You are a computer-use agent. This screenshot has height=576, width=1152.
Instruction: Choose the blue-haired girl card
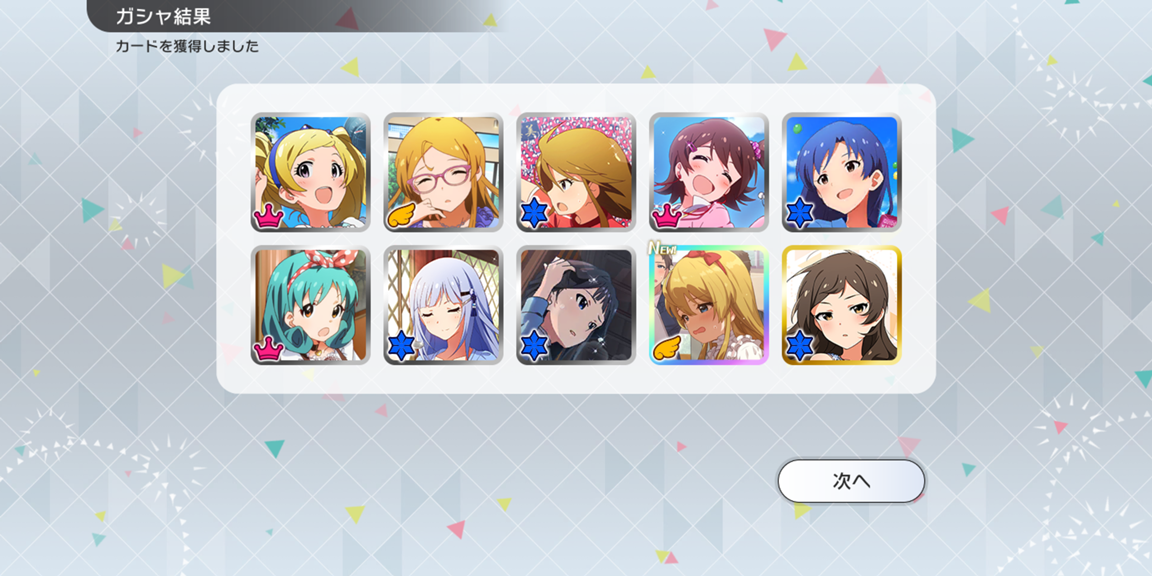tap(841, 172)
